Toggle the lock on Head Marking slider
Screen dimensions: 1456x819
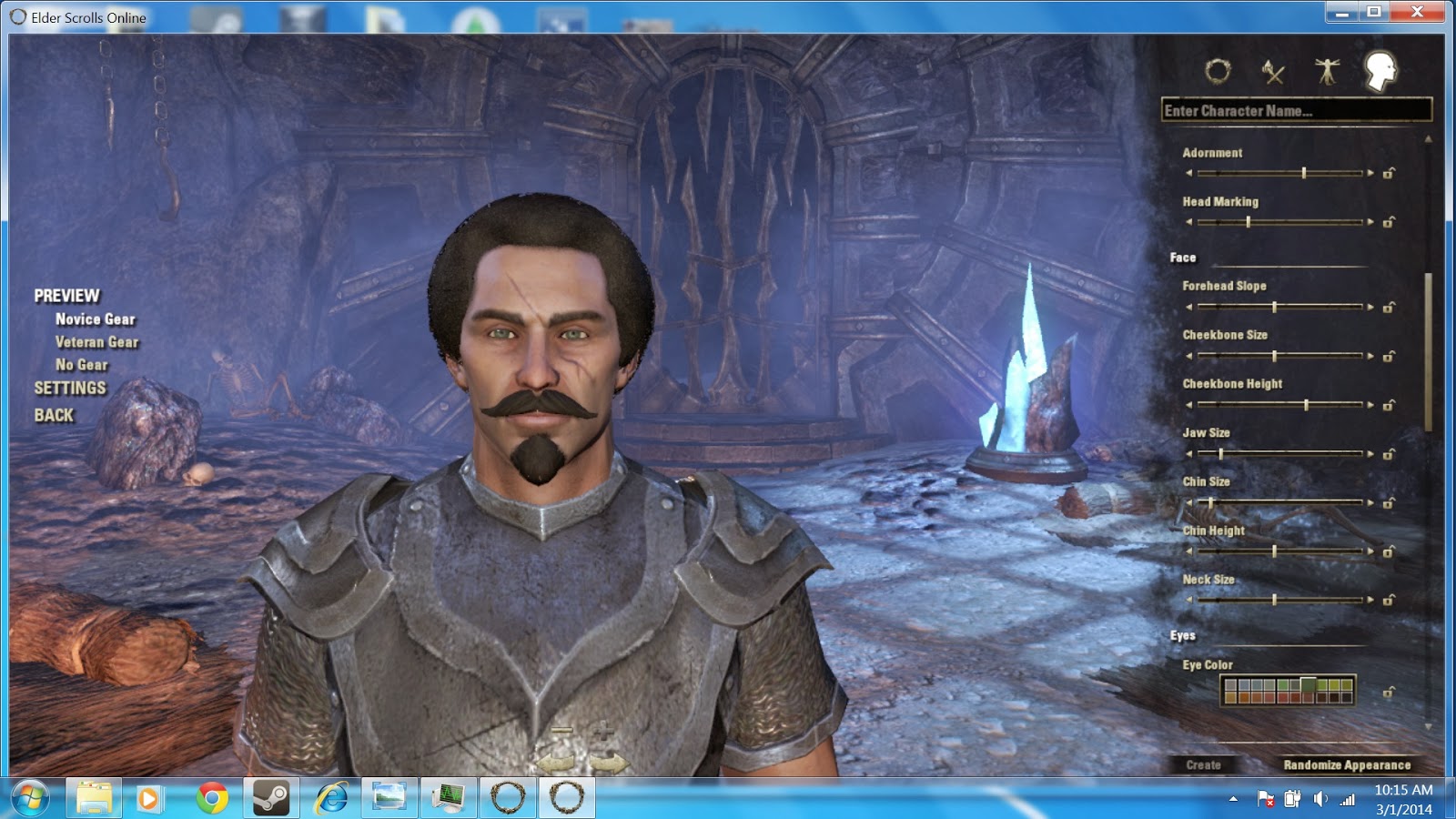[x=1390, y=221]
